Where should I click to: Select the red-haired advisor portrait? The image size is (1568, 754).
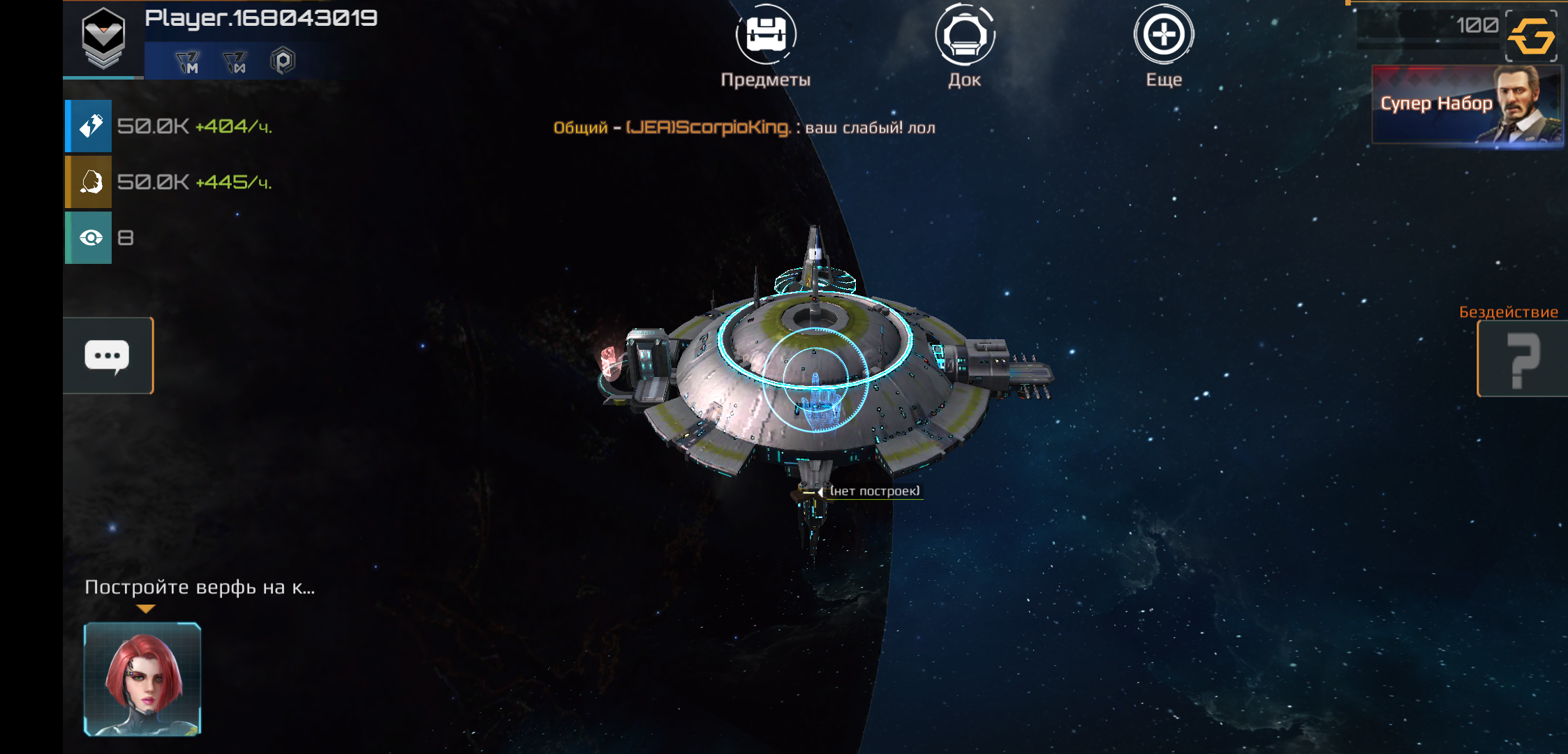click(142, 679)
